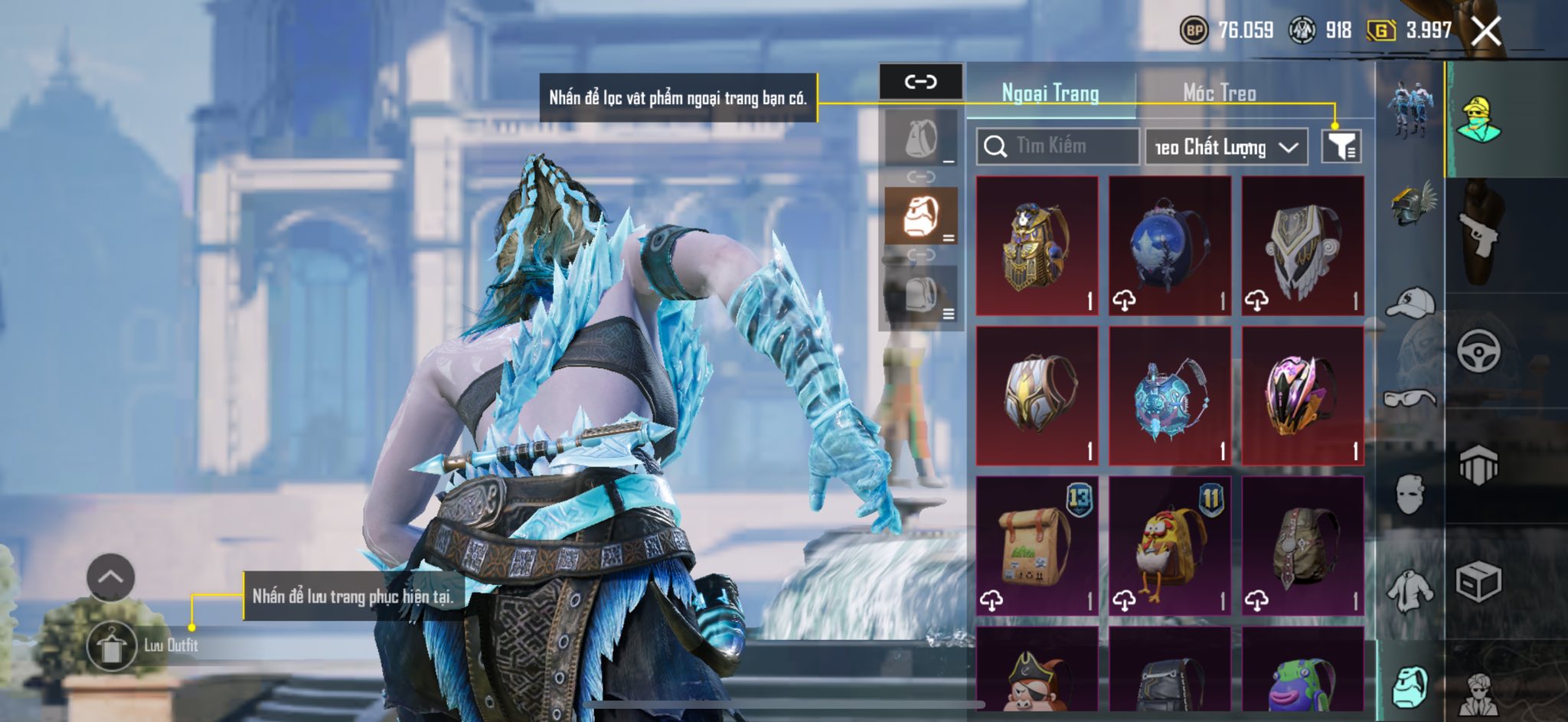
Task: Open the cap headwear category
Action: click(x=1410, y=302)
